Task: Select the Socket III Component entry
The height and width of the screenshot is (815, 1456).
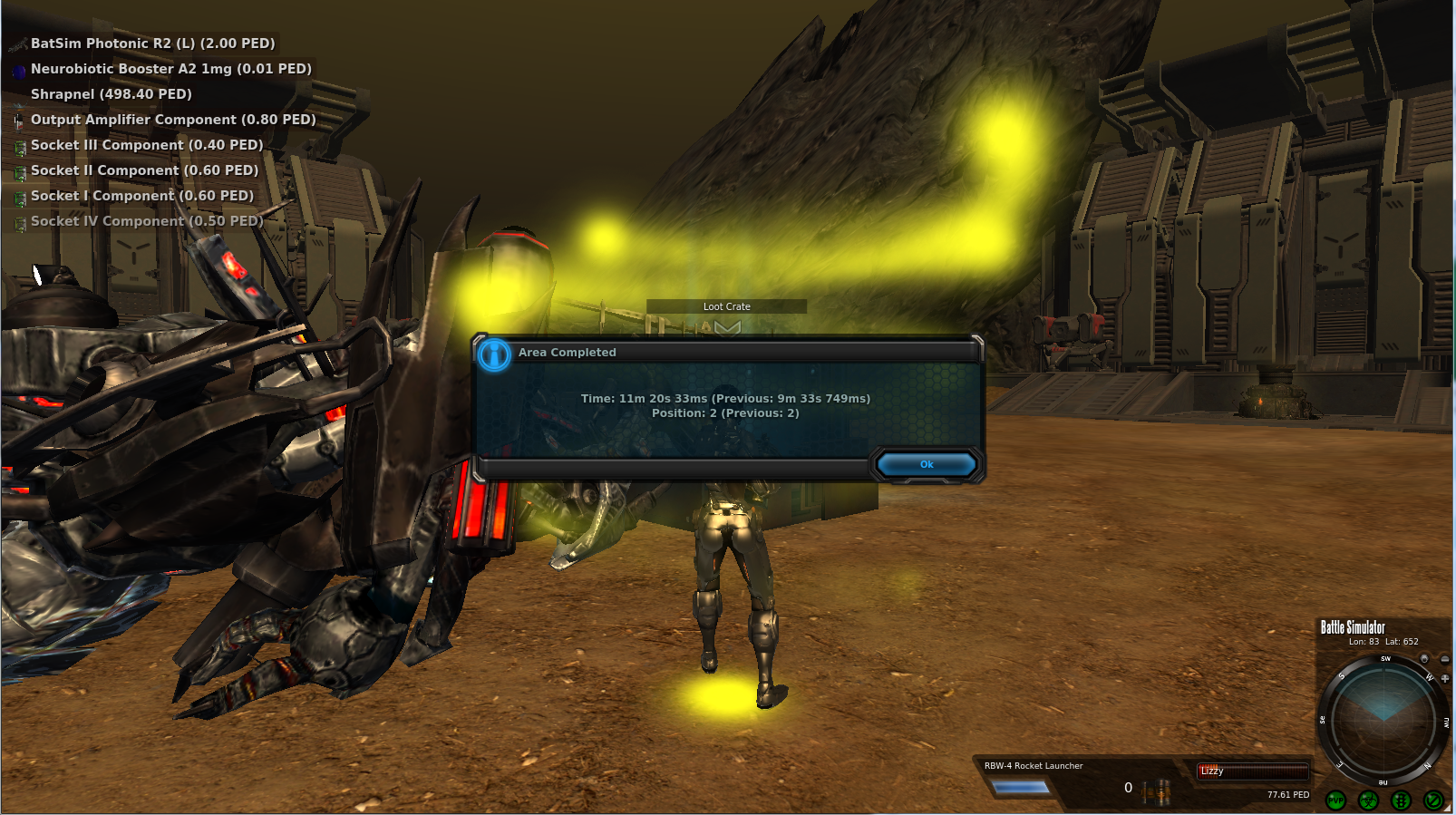Action: 147,145
